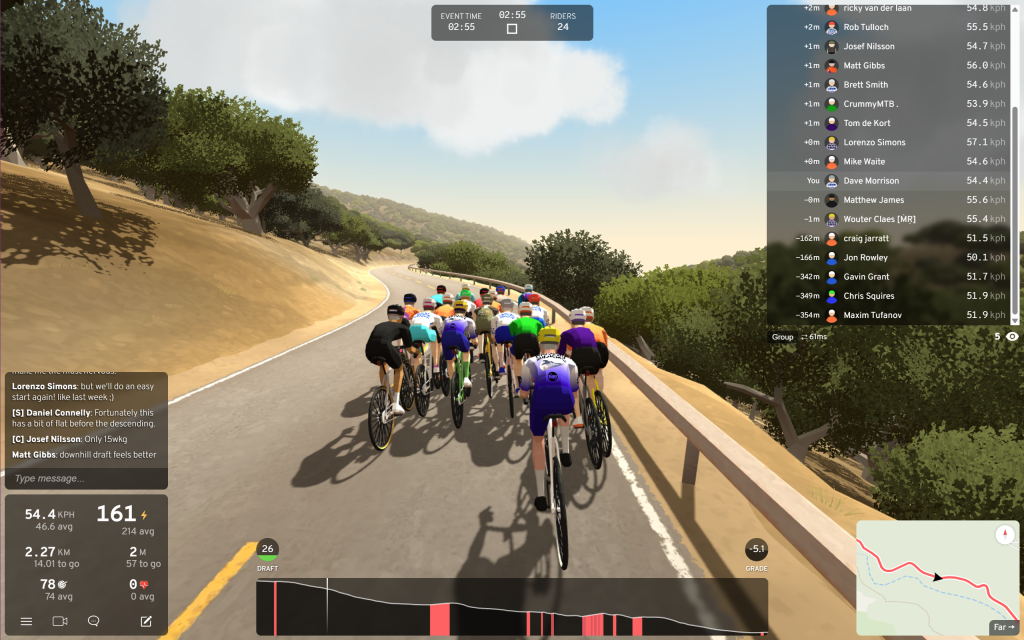
Task: Open the edit pencil icon in stats panel
Action: point(146,621)
